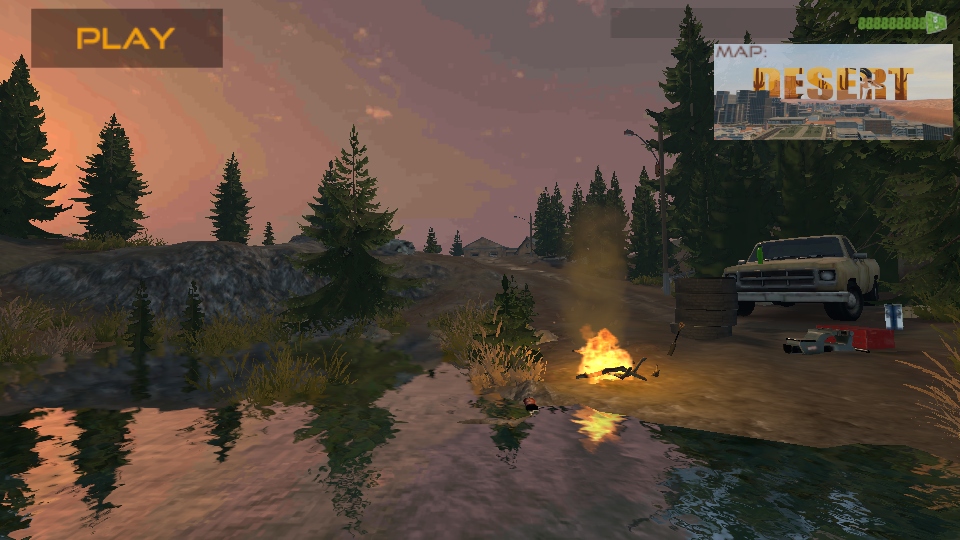This screenshot has width=960, height=540.
Task: Click the green cash icon
Action: tap(936, 21)
